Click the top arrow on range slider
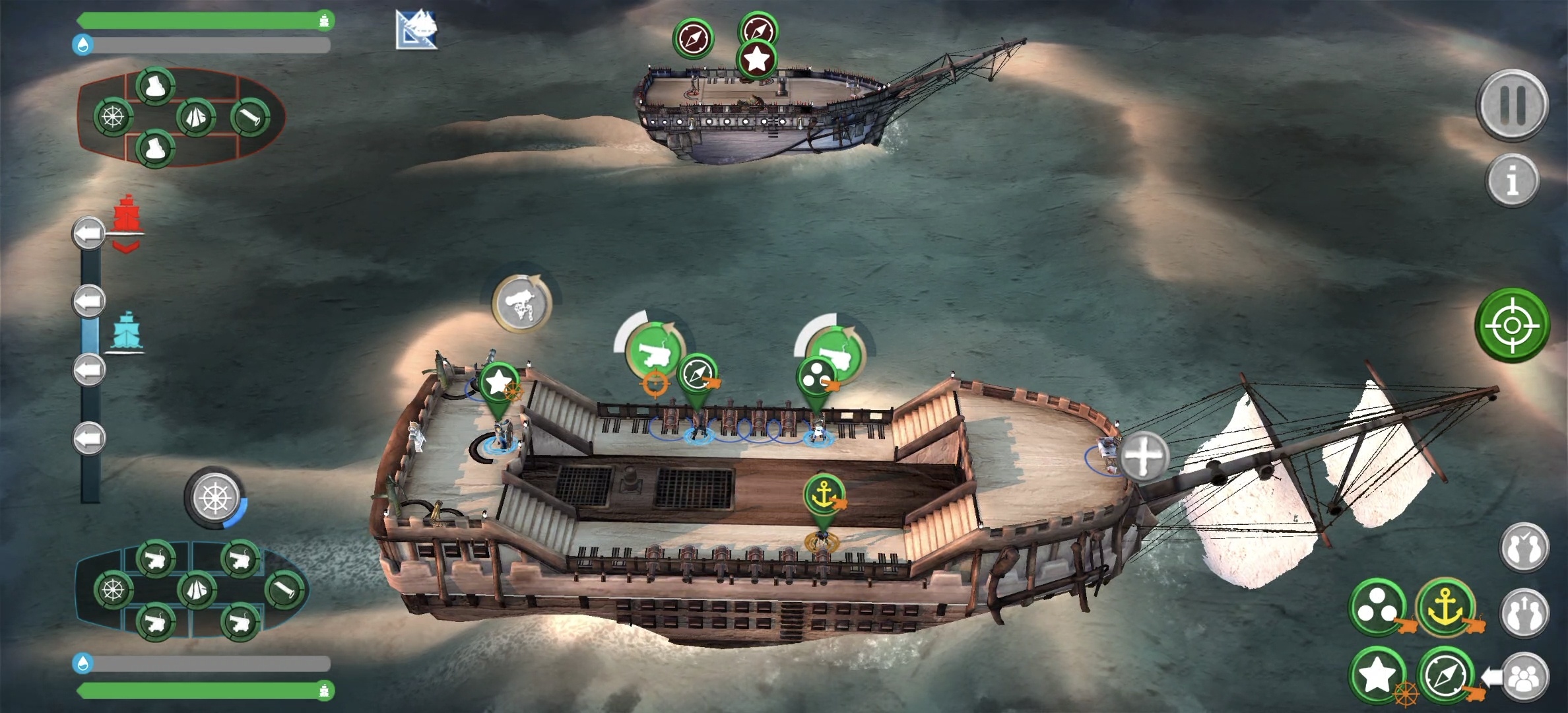Image resolution: width=1568 pixels, height=713 pixels. 88,233
